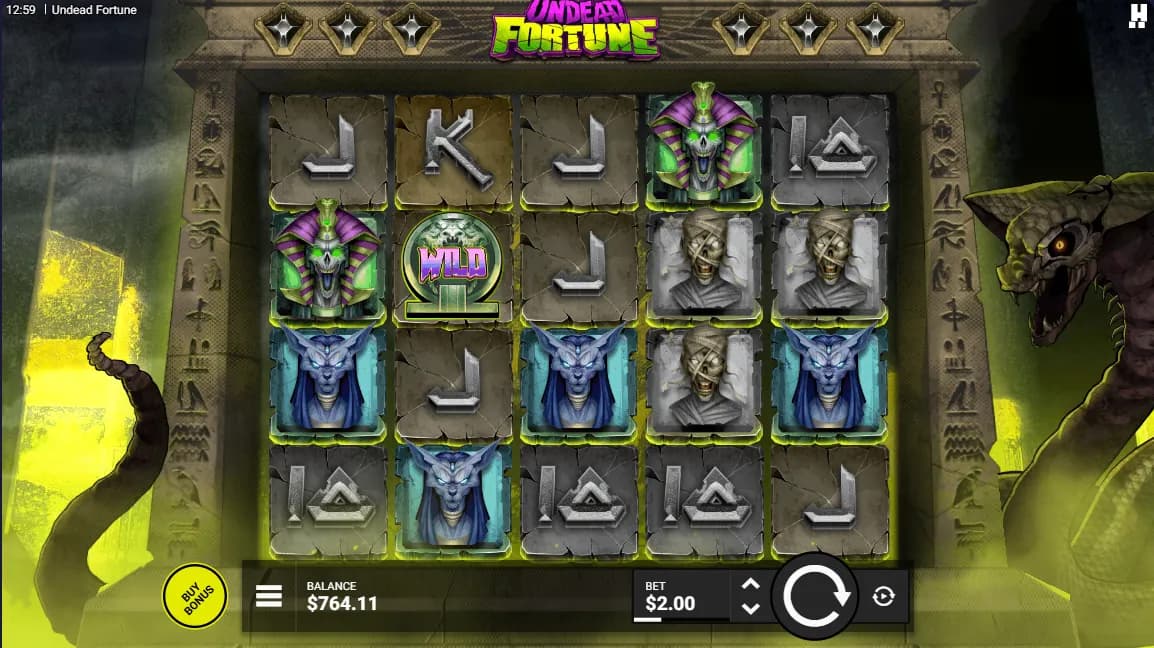Open the autoplay settings
The image size is (1154, 648).
(x=883, y=597)
